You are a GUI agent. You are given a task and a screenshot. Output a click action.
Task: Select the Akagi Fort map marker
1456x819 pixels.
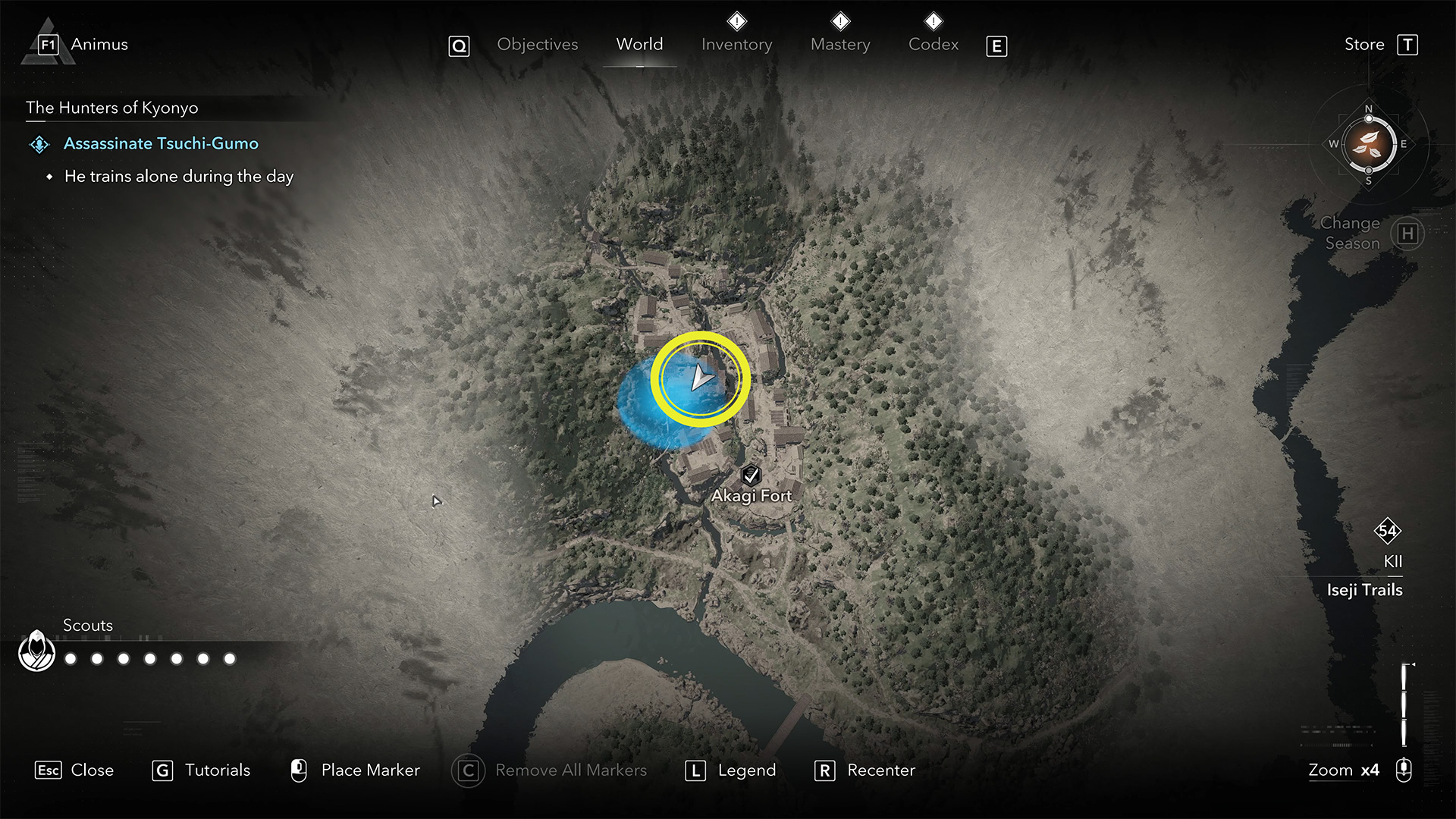(x=751, y=475)
